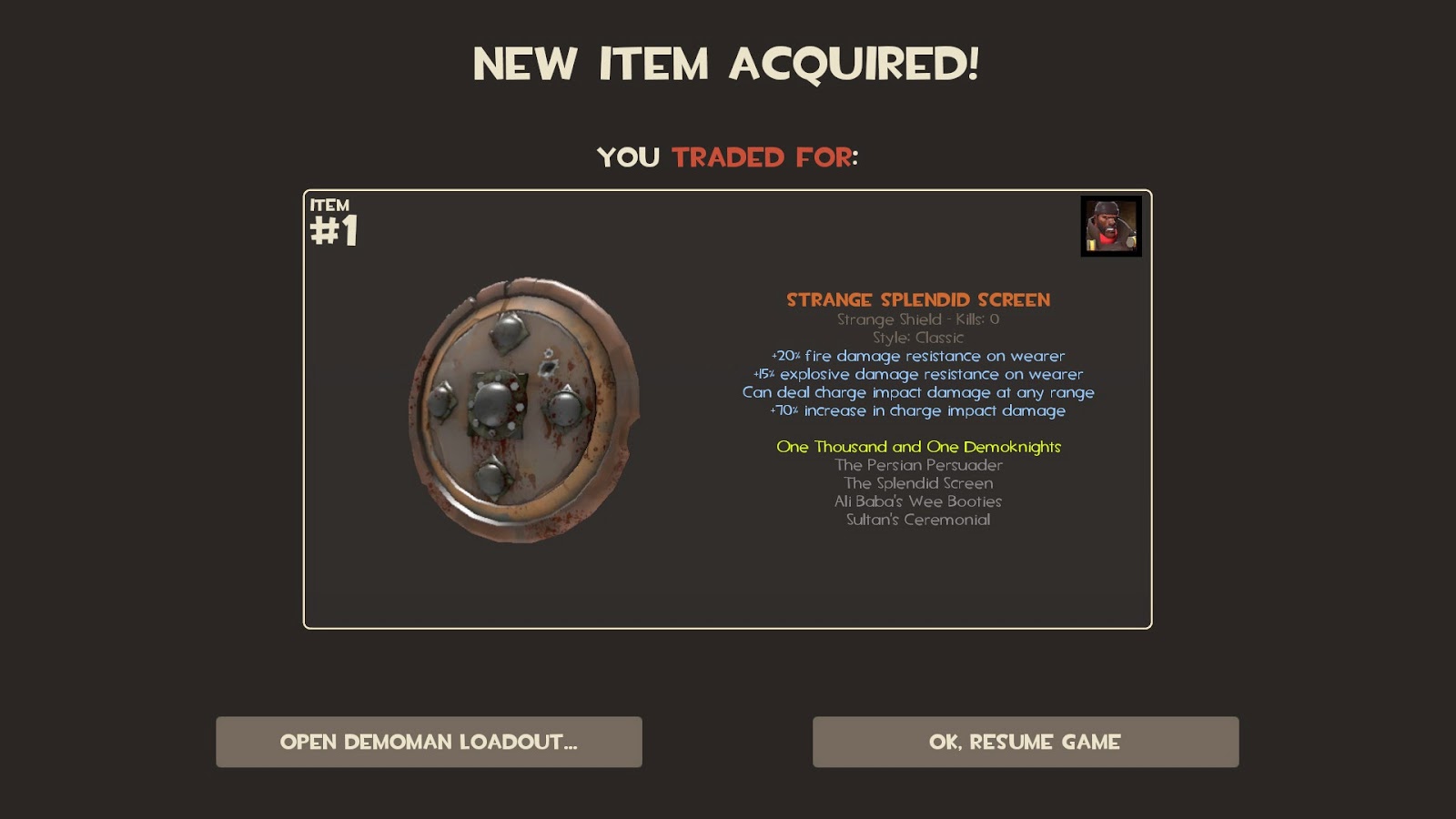The height and width of the screenshot is (819, 1456).
Task: Select the Sultan's Ceremonial list item
Action: [917, 520]
